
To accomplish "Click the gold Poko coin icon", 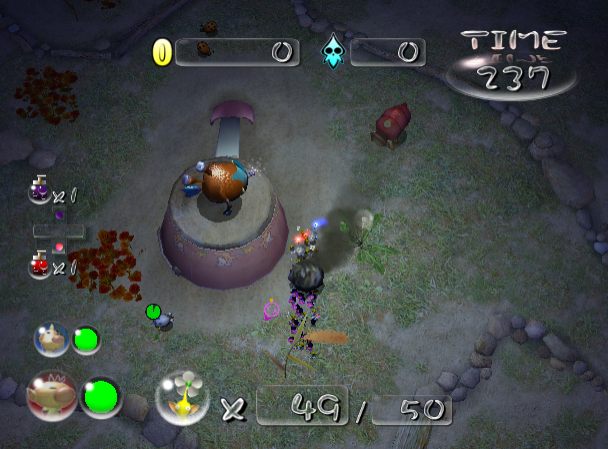I will click(x=161, y=52).
